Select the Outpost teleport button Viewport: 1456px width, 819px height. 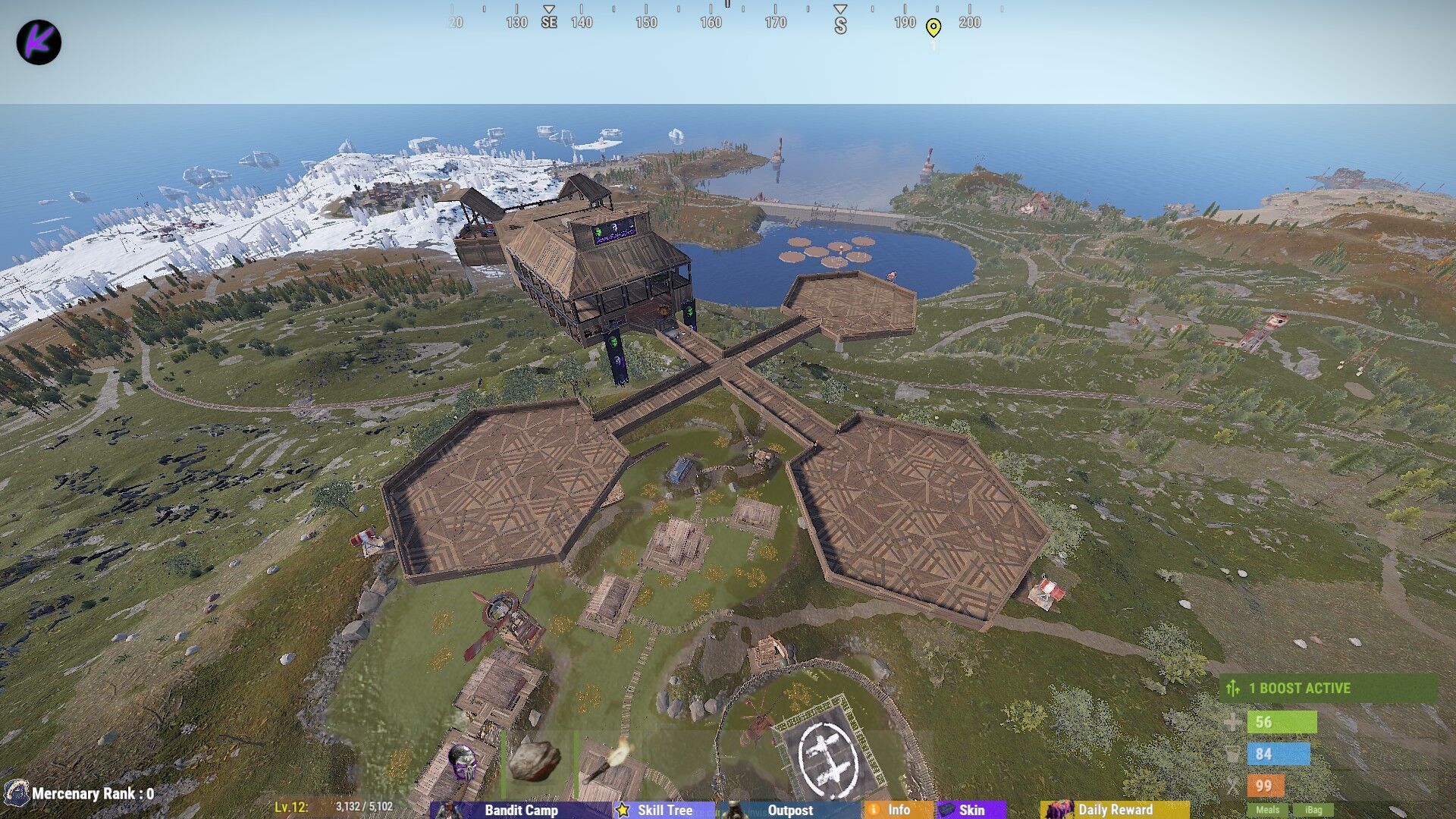pyautogui.click(x=789, y=810)
